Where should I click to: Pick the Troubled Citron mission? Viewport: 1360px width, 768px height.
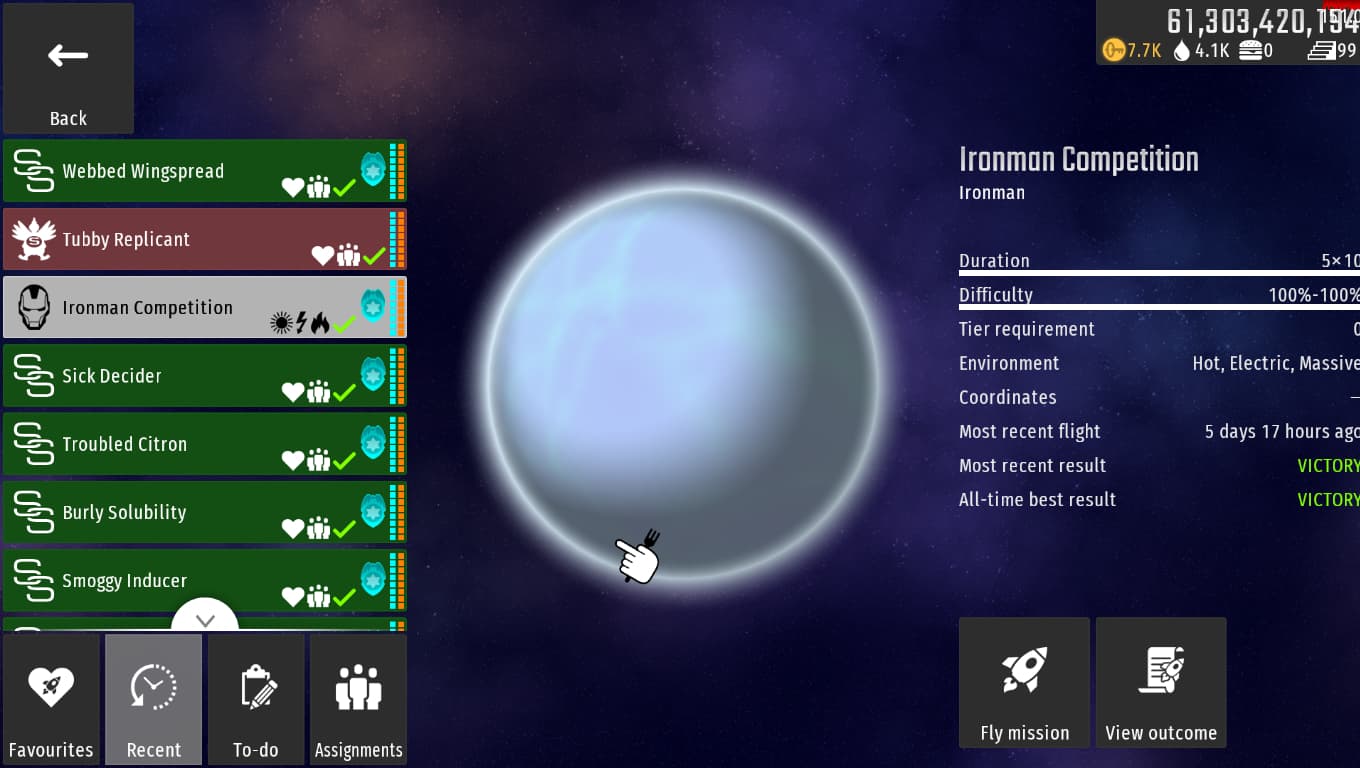[x=204, y=444]
